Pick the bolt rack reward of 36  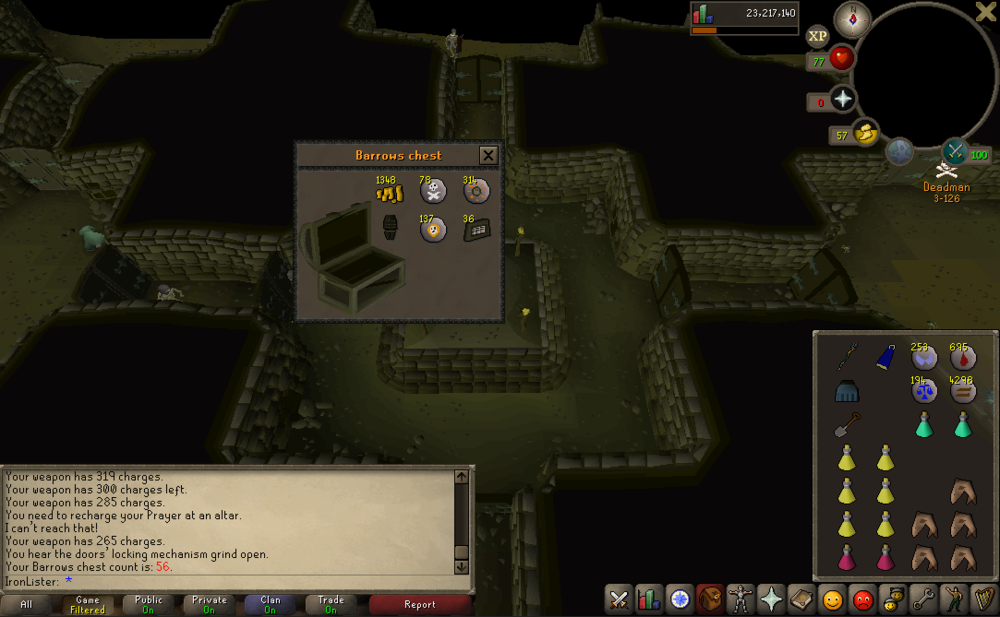(475, 229)
